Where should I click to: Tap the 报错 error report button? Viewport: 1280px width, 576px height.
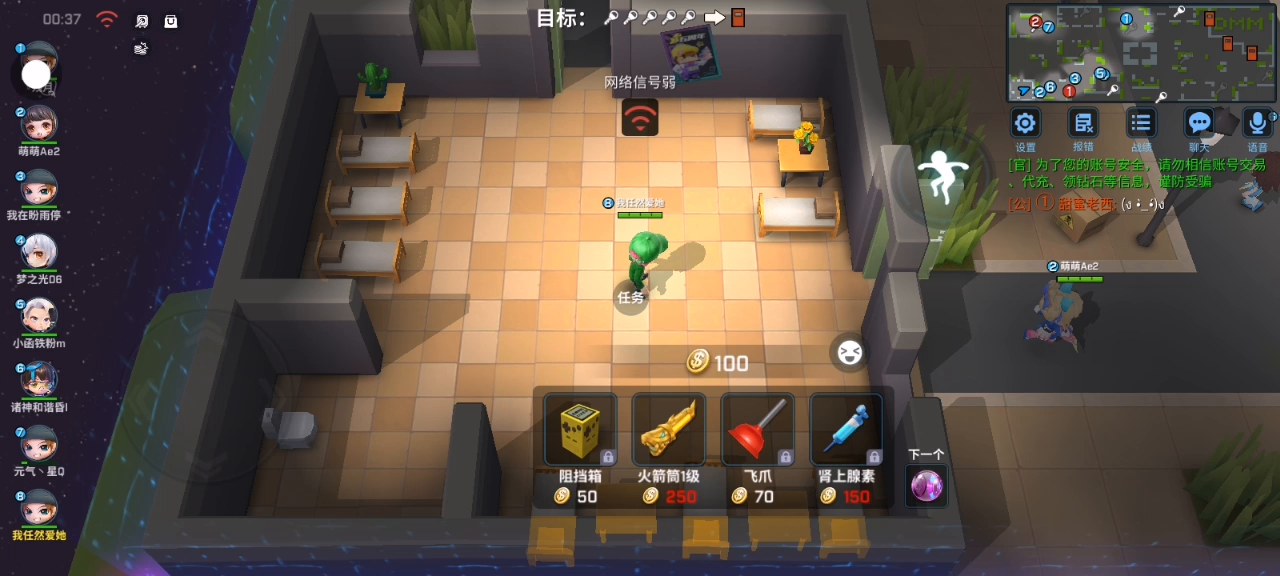pyautogui.click(x=1083, y=123)
